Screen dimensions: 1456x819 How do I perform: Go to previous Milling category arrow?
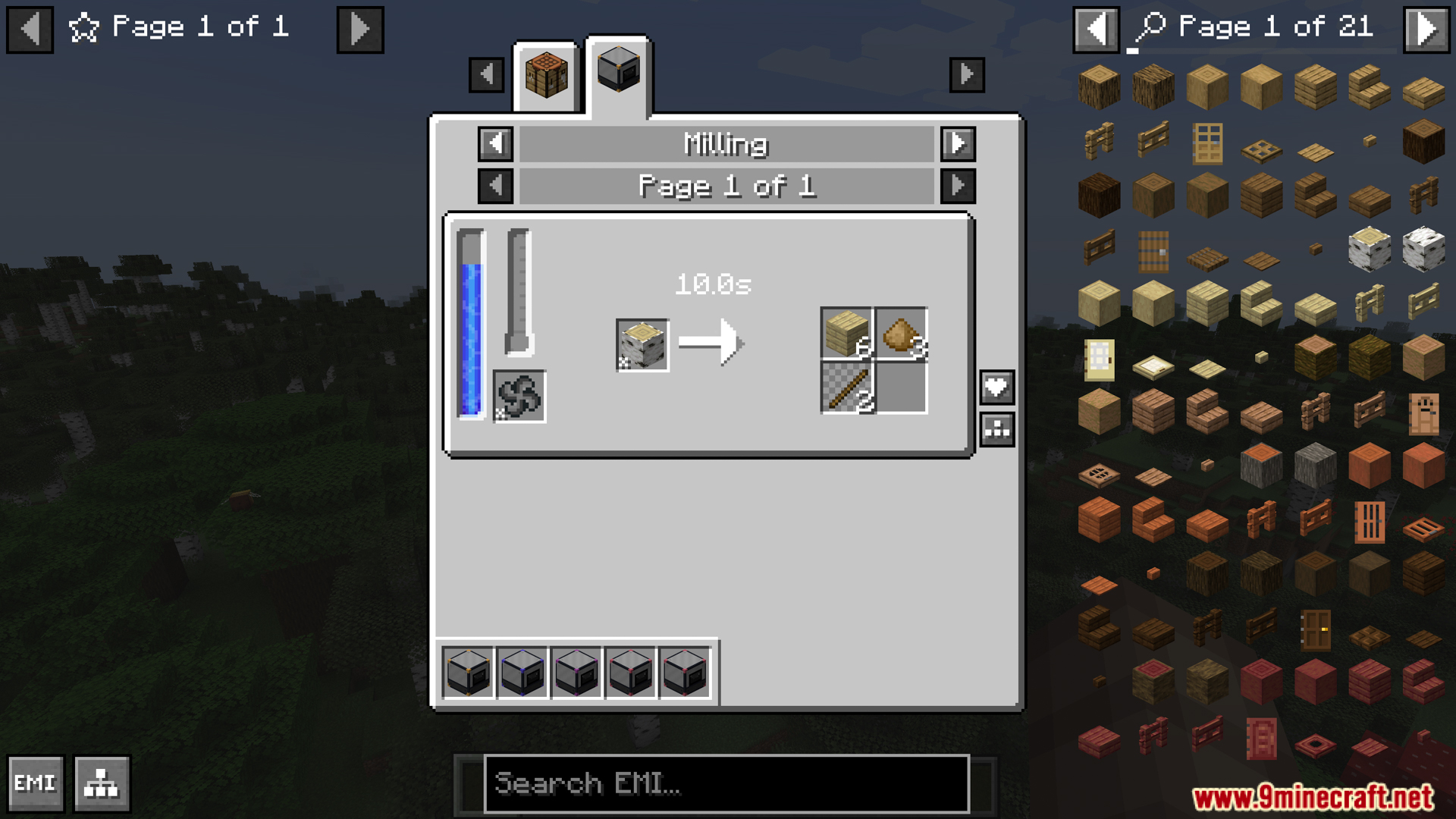495,143
